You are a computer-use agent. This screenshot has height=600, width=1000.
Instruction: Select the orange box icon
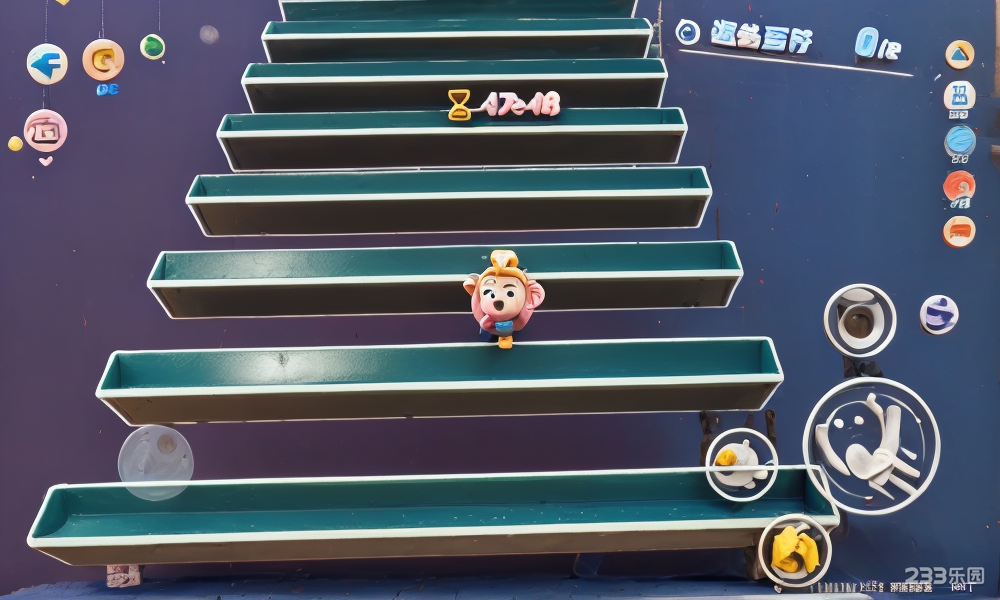click(958, 231)
